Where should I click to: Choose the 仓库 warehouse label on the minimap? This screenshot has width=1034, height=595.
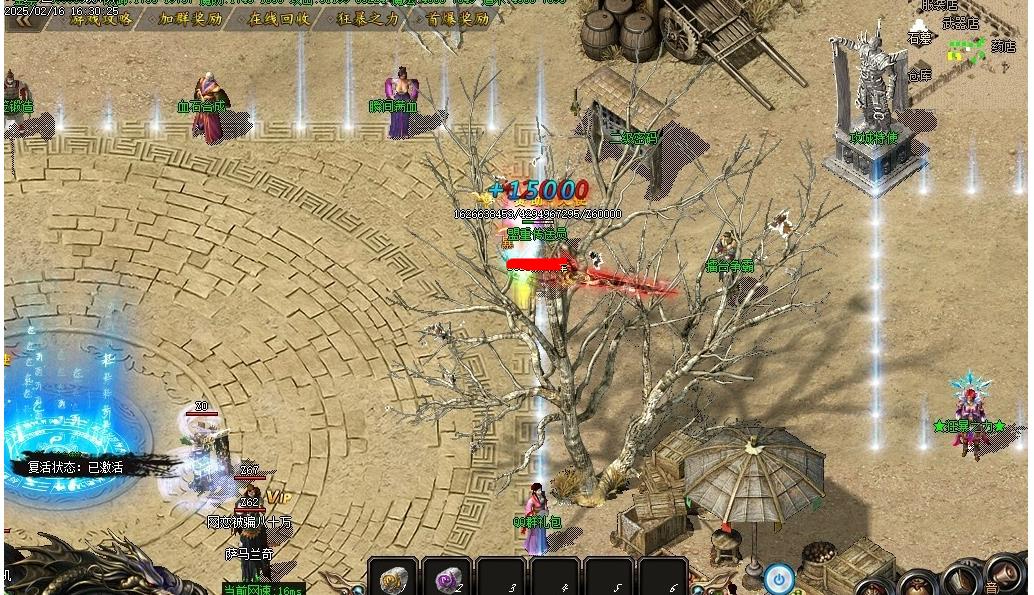[918, 74]
